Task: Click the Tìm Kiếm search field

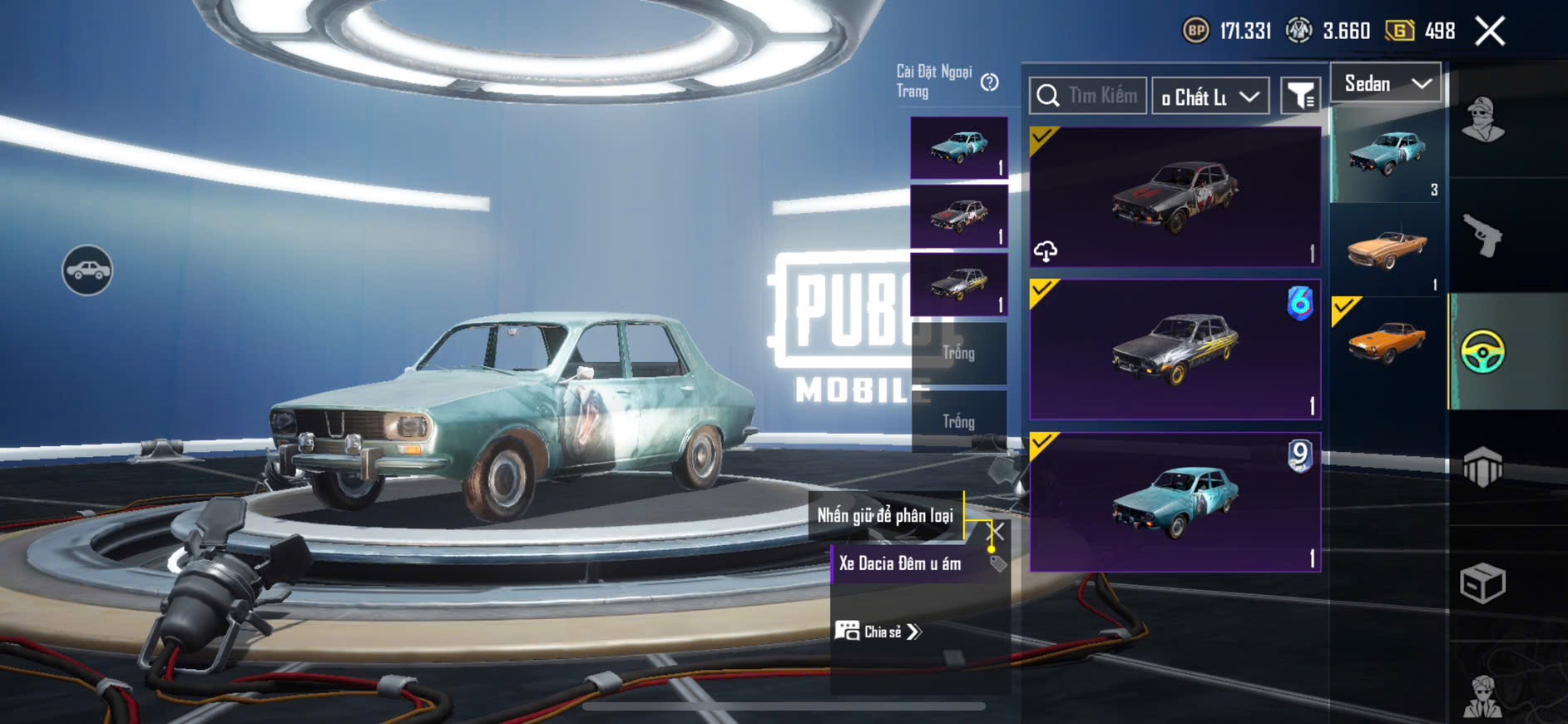Action: point(1101,97)
